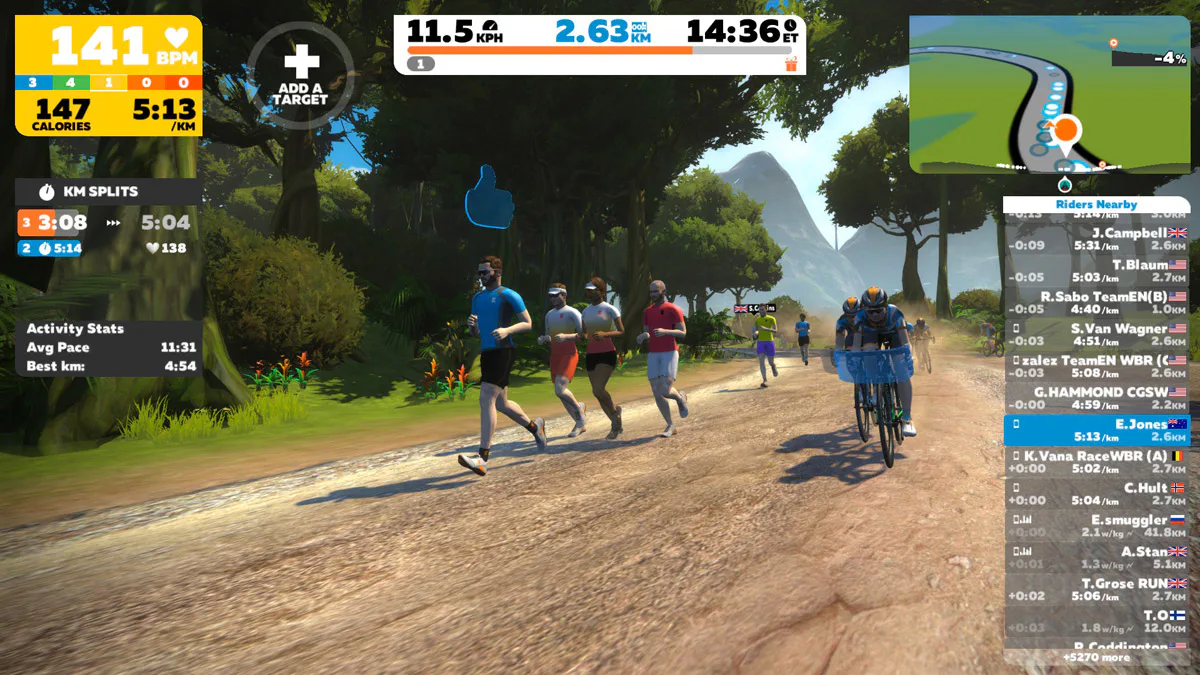The image size is (1200, 675).
Task: Select C.Hult from the nearby list
Action: coord(1097,494)
